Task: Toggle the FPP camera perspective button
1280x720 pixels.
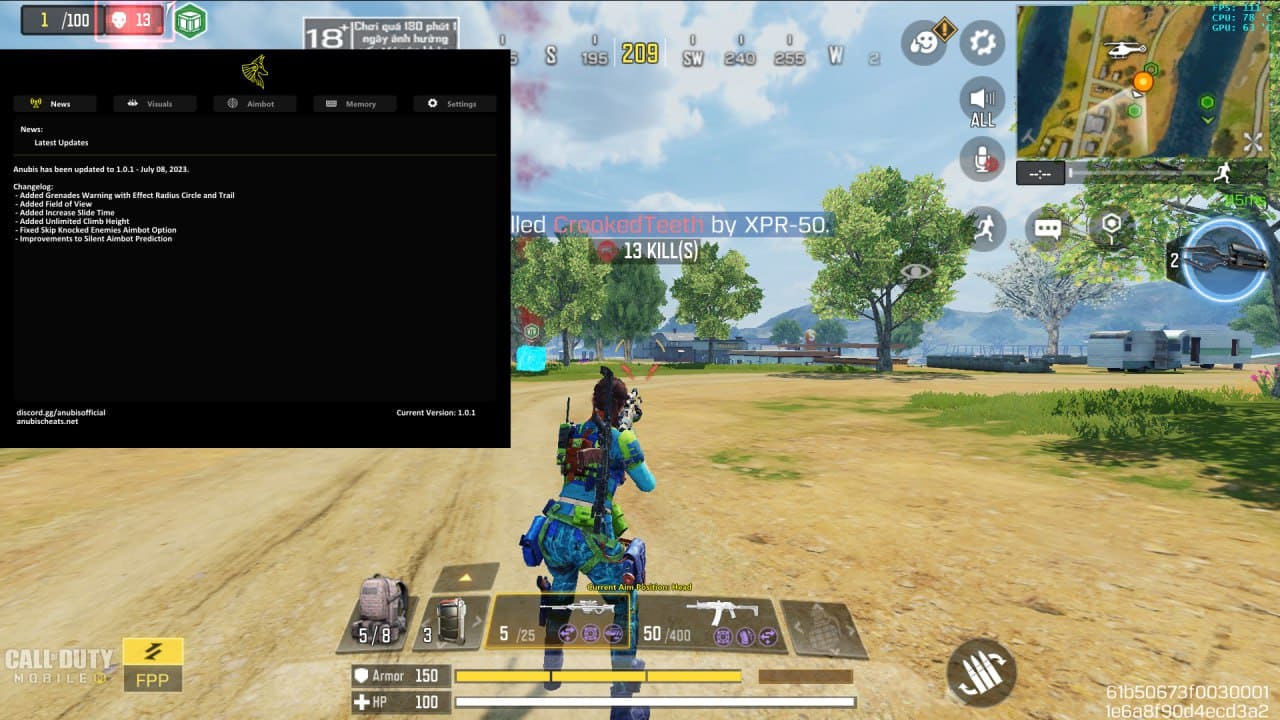Action: [x=153, y=665]
